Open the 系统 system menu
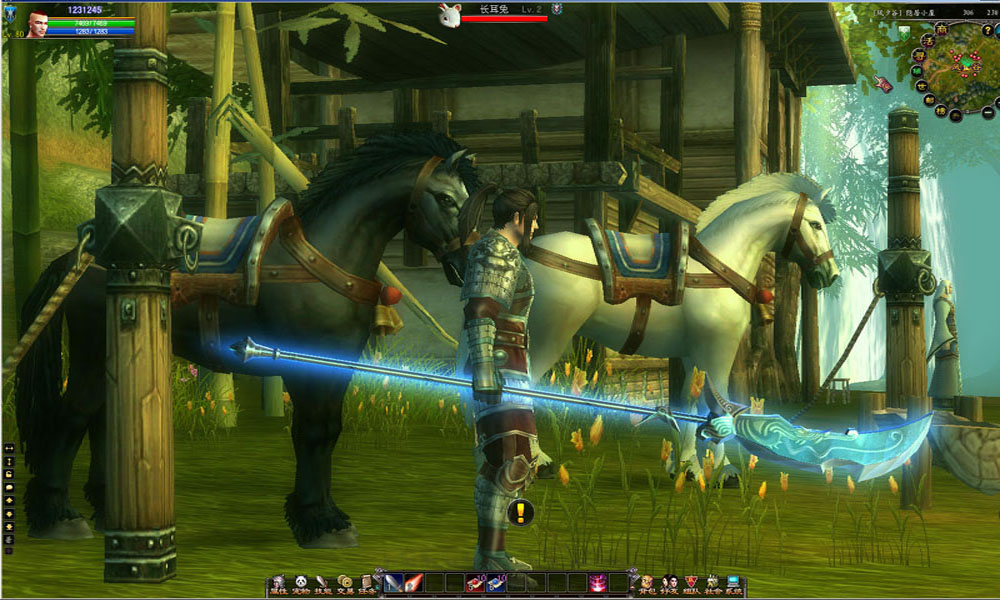Image resolution: width=1000 pixels, height=600 pixels. pyautogui.click(x=734, y=583)
